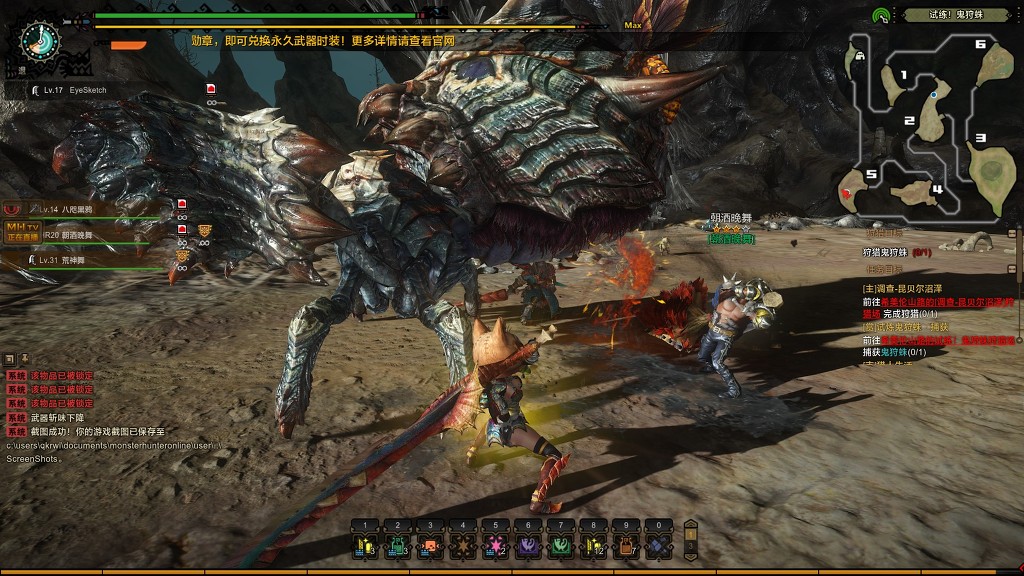Image resolution: width=1024 pixels, height=576 pixels.
Task: Select party member EyeSketch
Action: click(88, 90)
